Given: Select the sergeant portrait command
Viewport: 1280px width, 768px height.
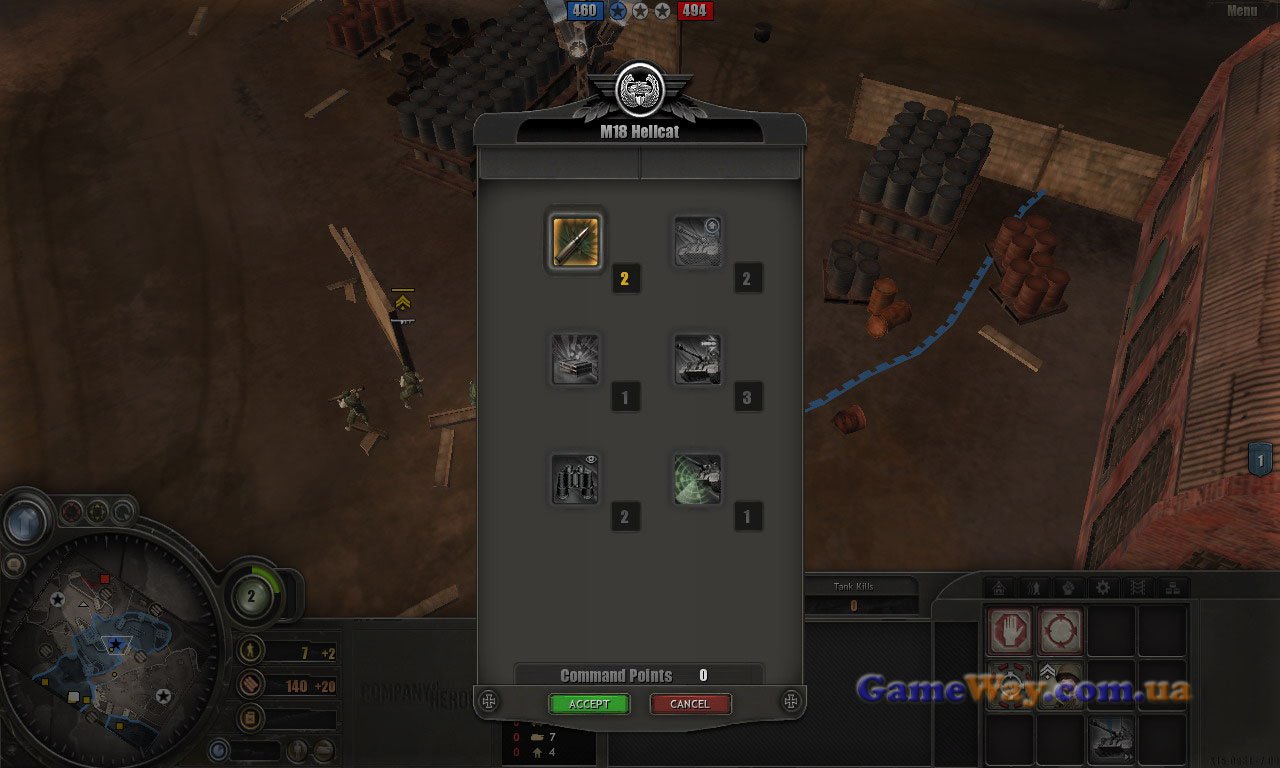Looking at the screenshot, I should click(x=1060, y=684).
